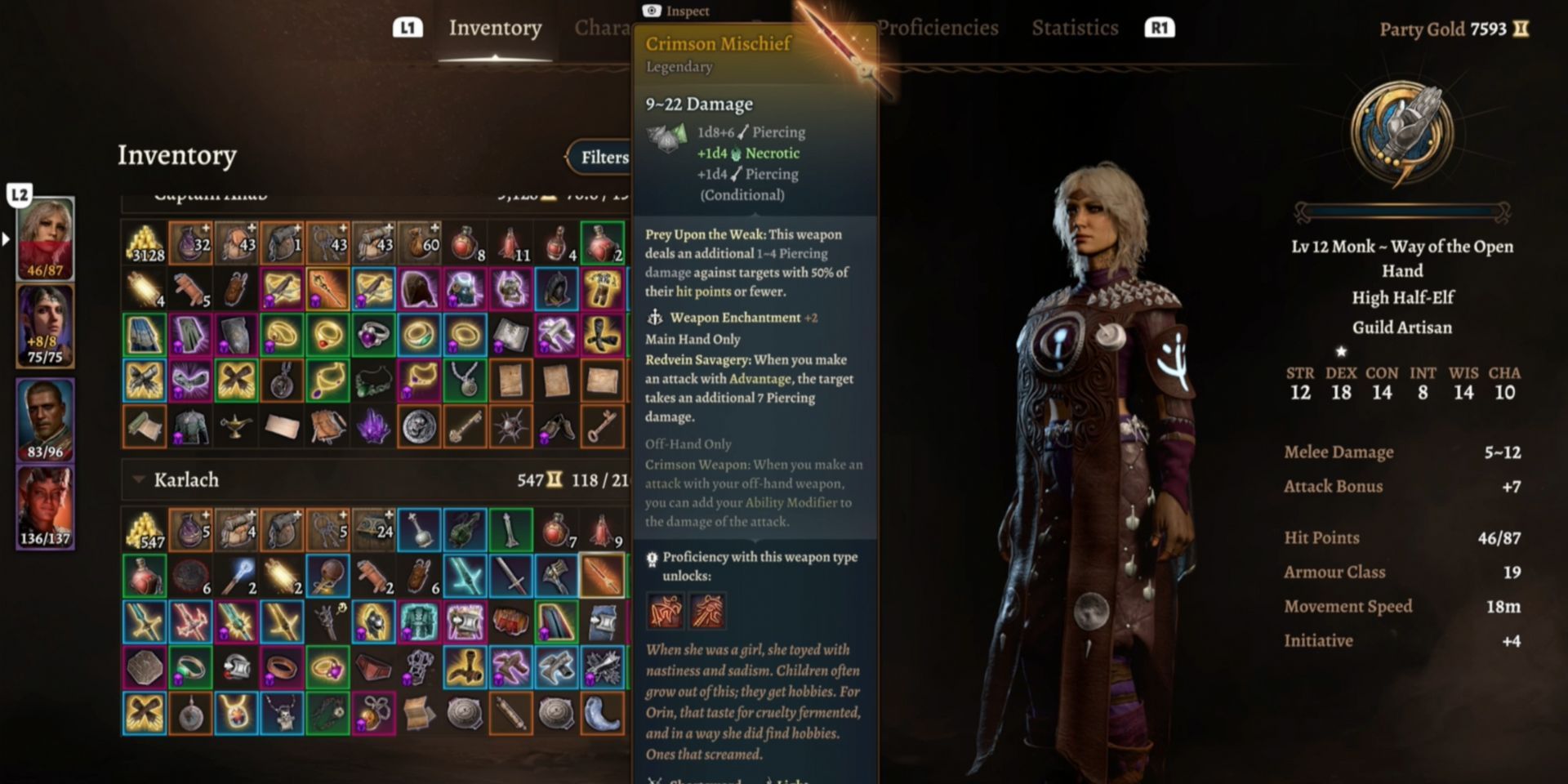Click the Advantage link in Redvein Savagery text
The height and width of the screenshot is (784, 1568).
pos(760,378)
